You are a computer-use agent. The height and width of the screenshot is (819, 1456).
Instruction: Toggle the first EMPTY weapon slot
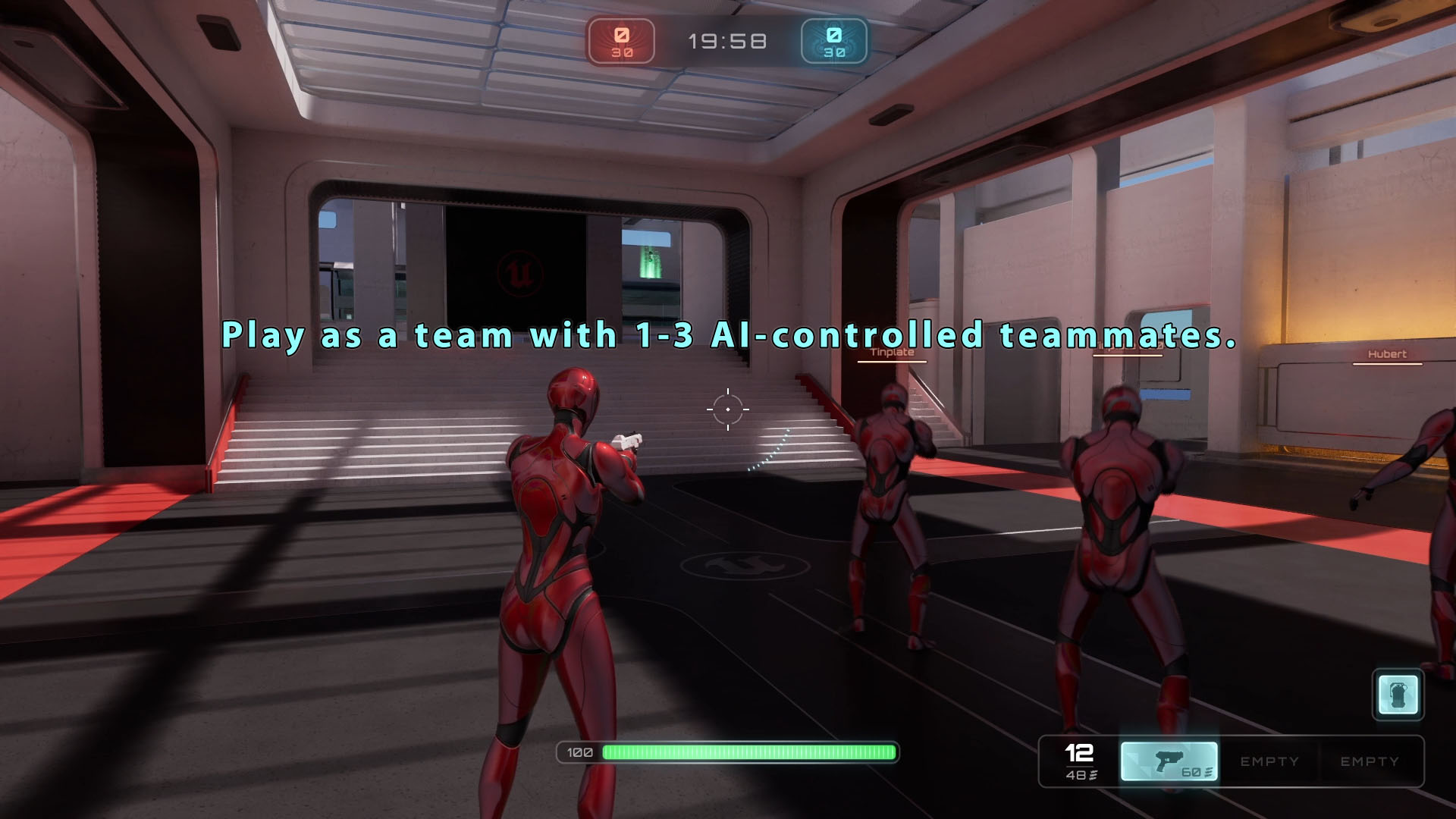coord(1269,761)
